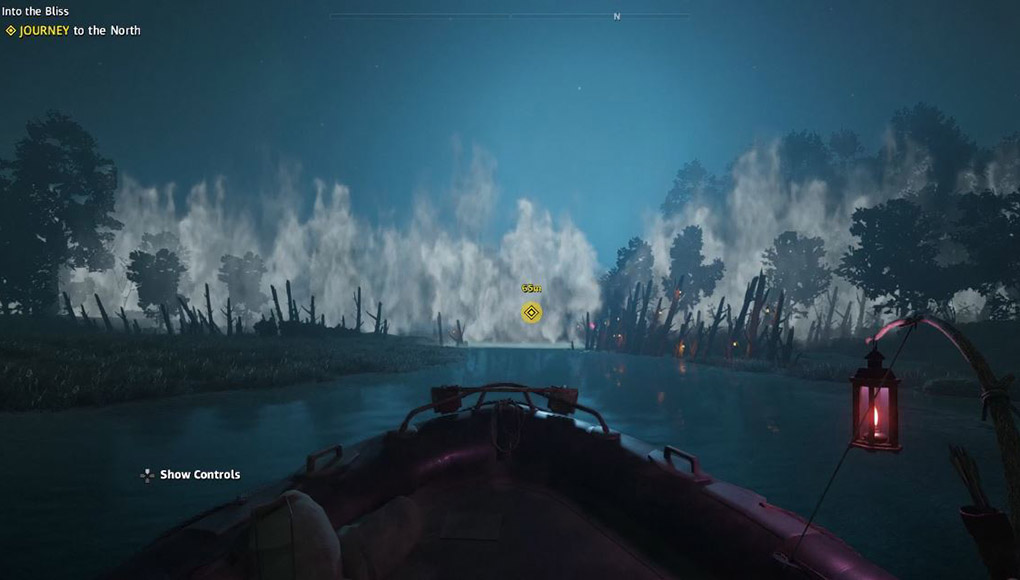1020x580 pixels.
Task: Click the yellow objective waypoint marker
Action: [532, 313]
